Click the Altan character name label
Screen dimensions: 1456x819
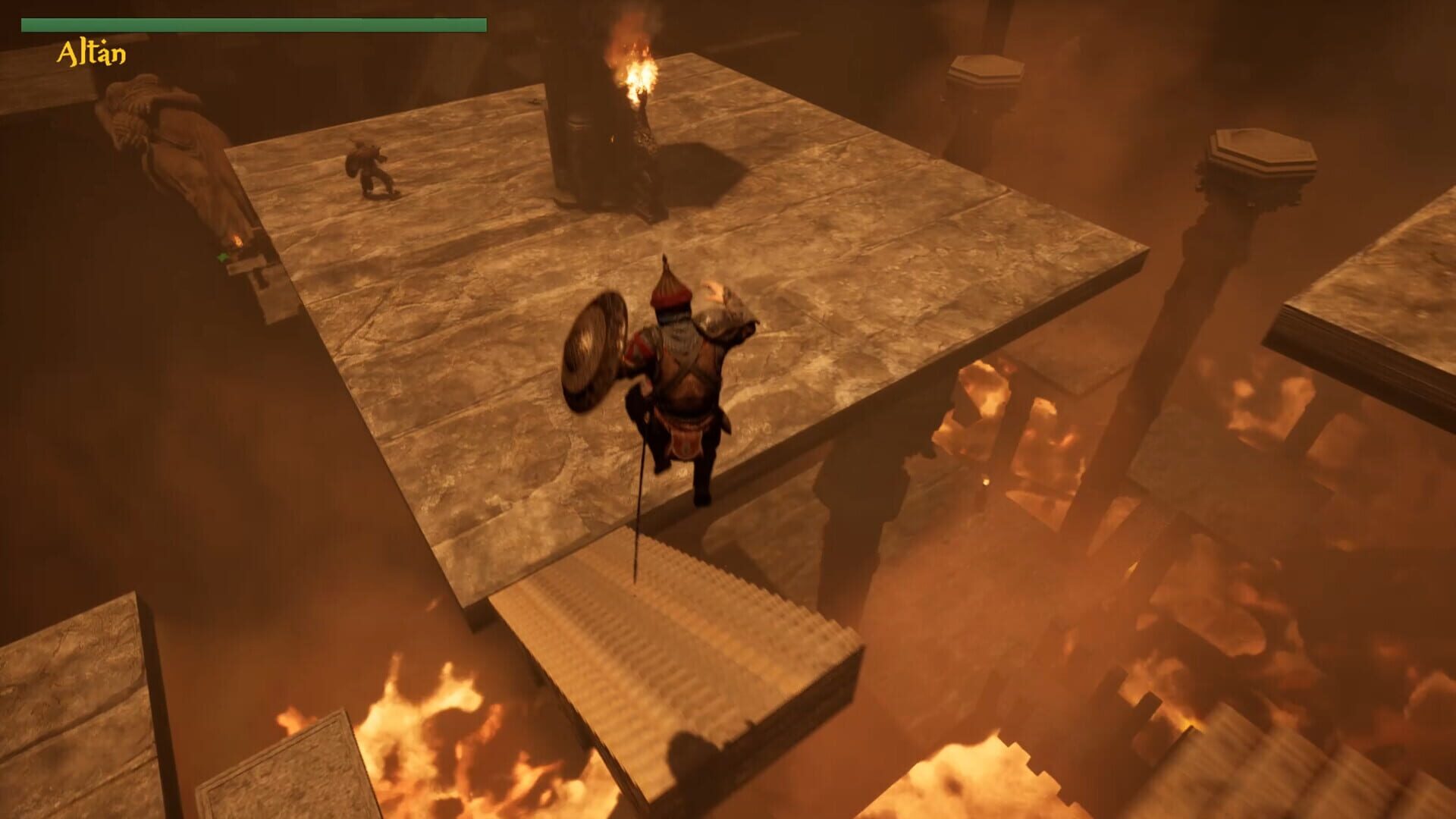coord(91,52)
